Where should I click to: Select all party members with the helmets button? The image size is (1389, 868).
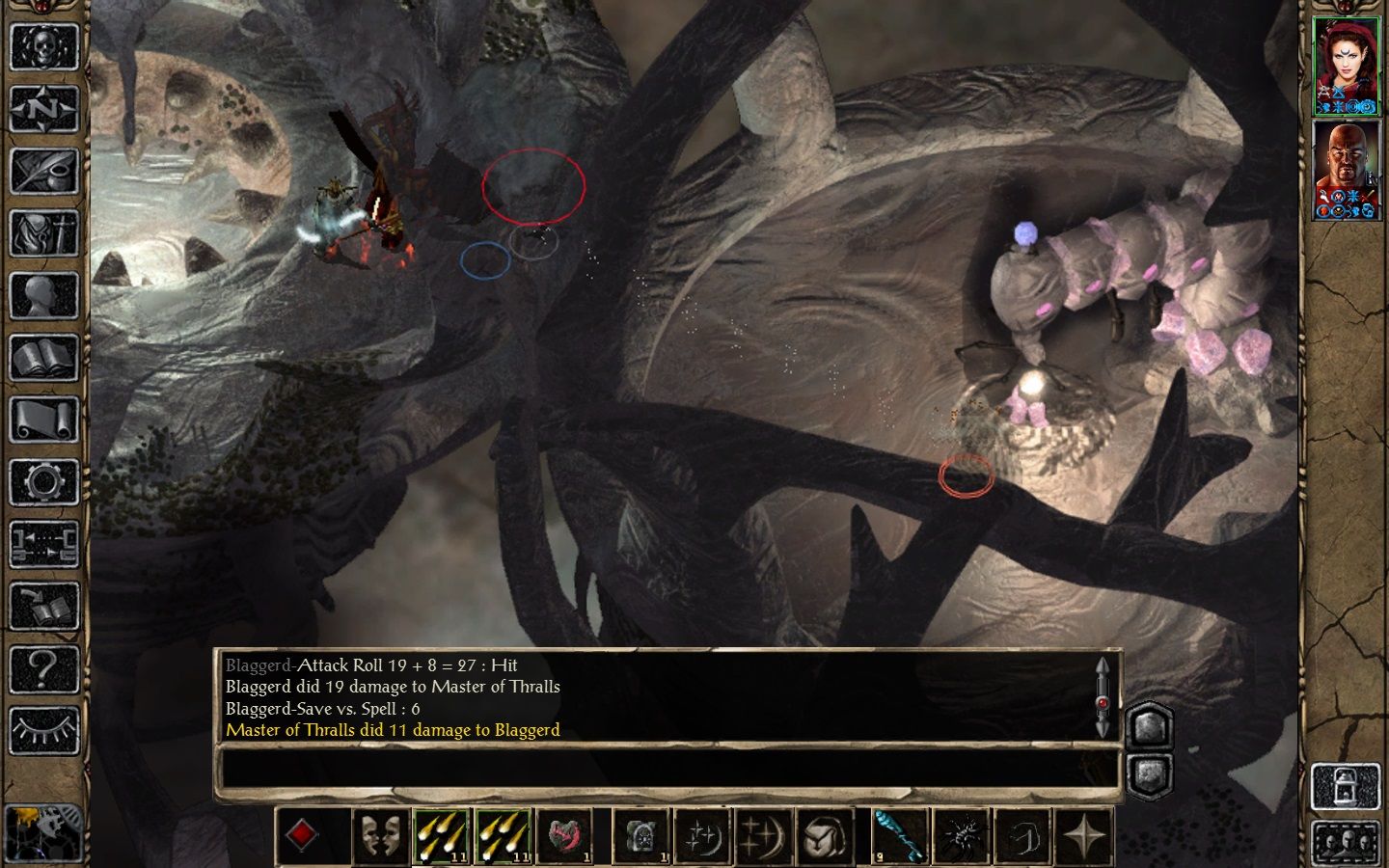pyautogui.click(x=1347, y=838)
